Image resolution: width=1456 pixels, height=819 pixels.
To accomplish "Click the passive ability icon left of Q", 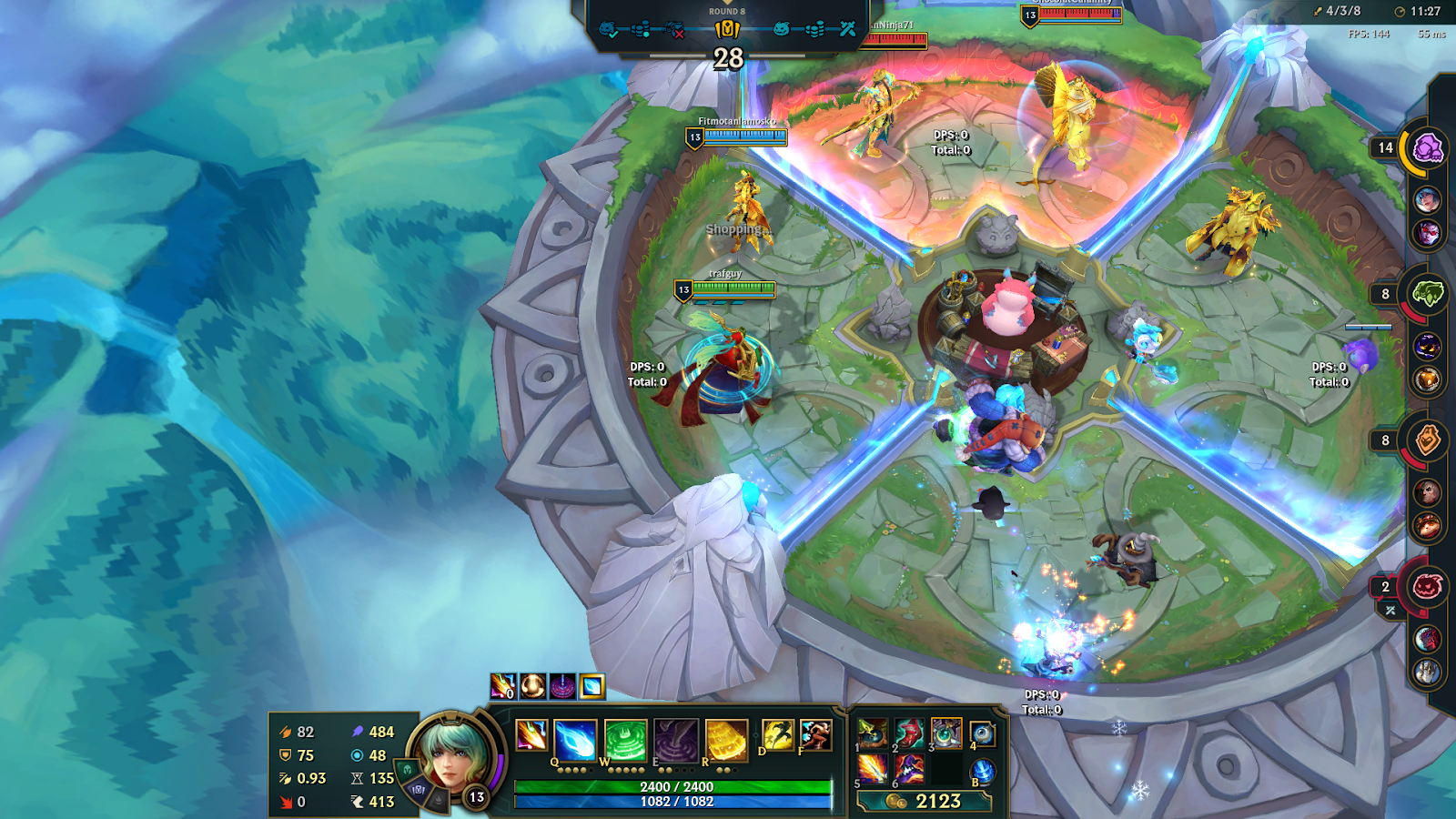I will coord(531,734).
